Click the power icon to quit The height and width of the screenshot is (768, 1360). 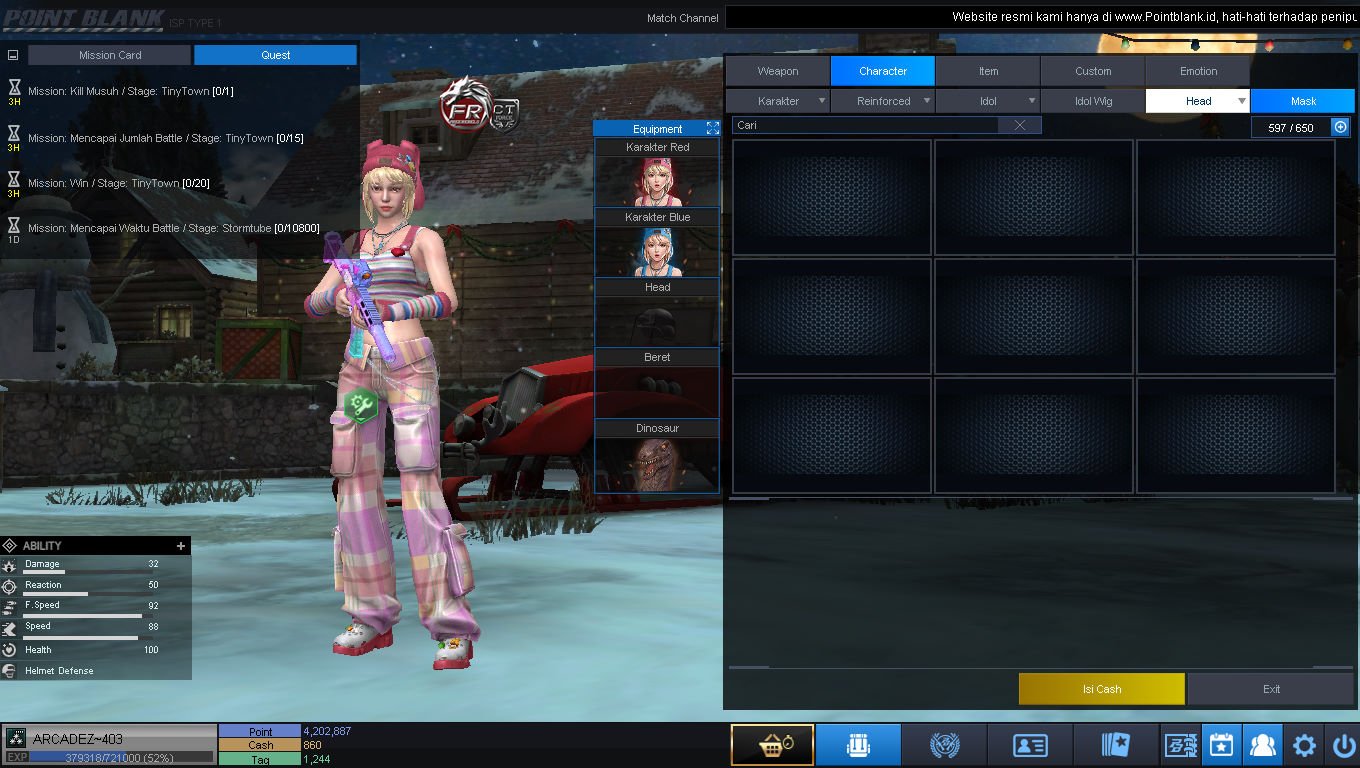pos(1343,745)
